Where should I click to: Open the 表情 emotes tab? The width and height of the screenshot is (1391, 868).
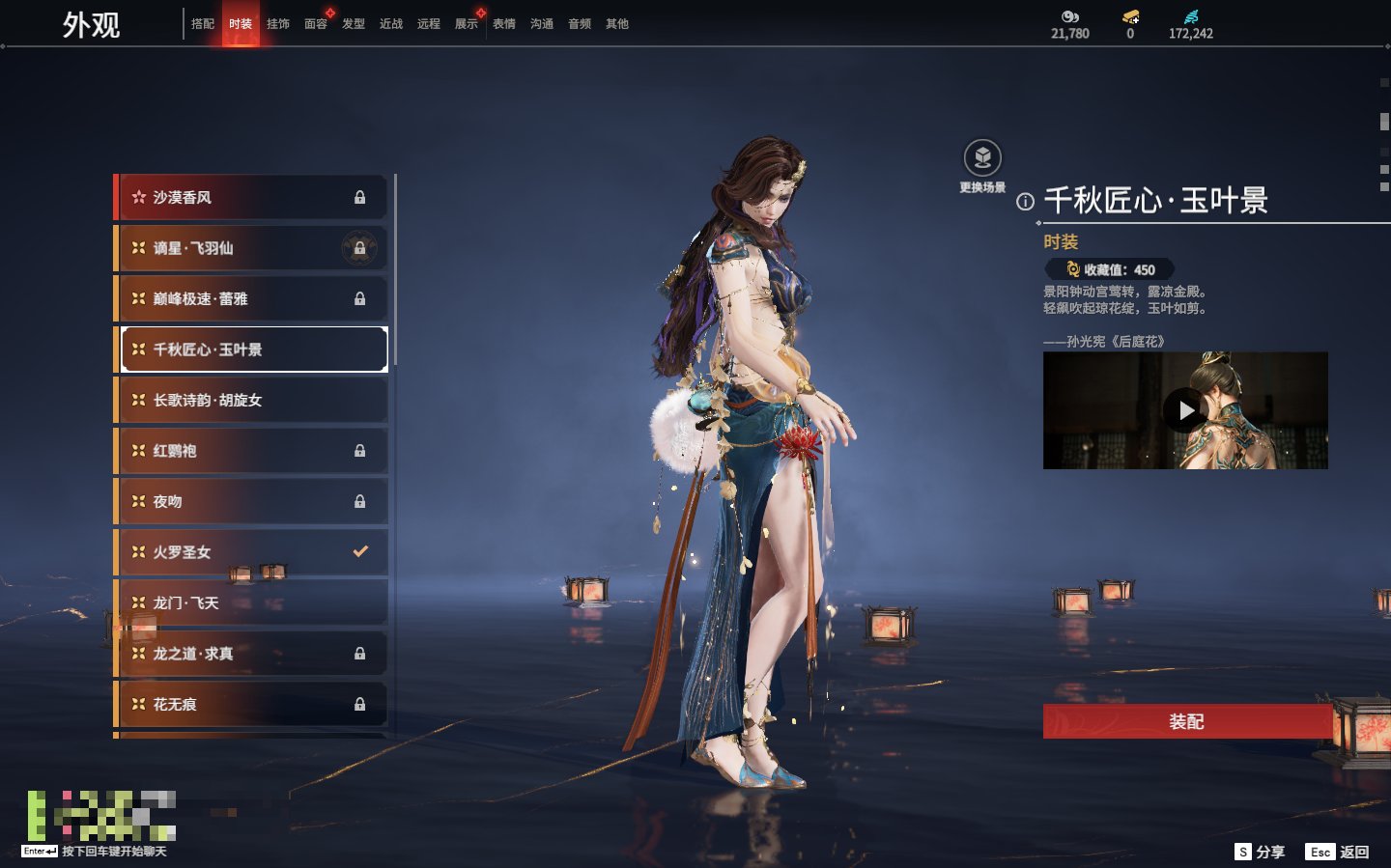click(x=504, y=24)
